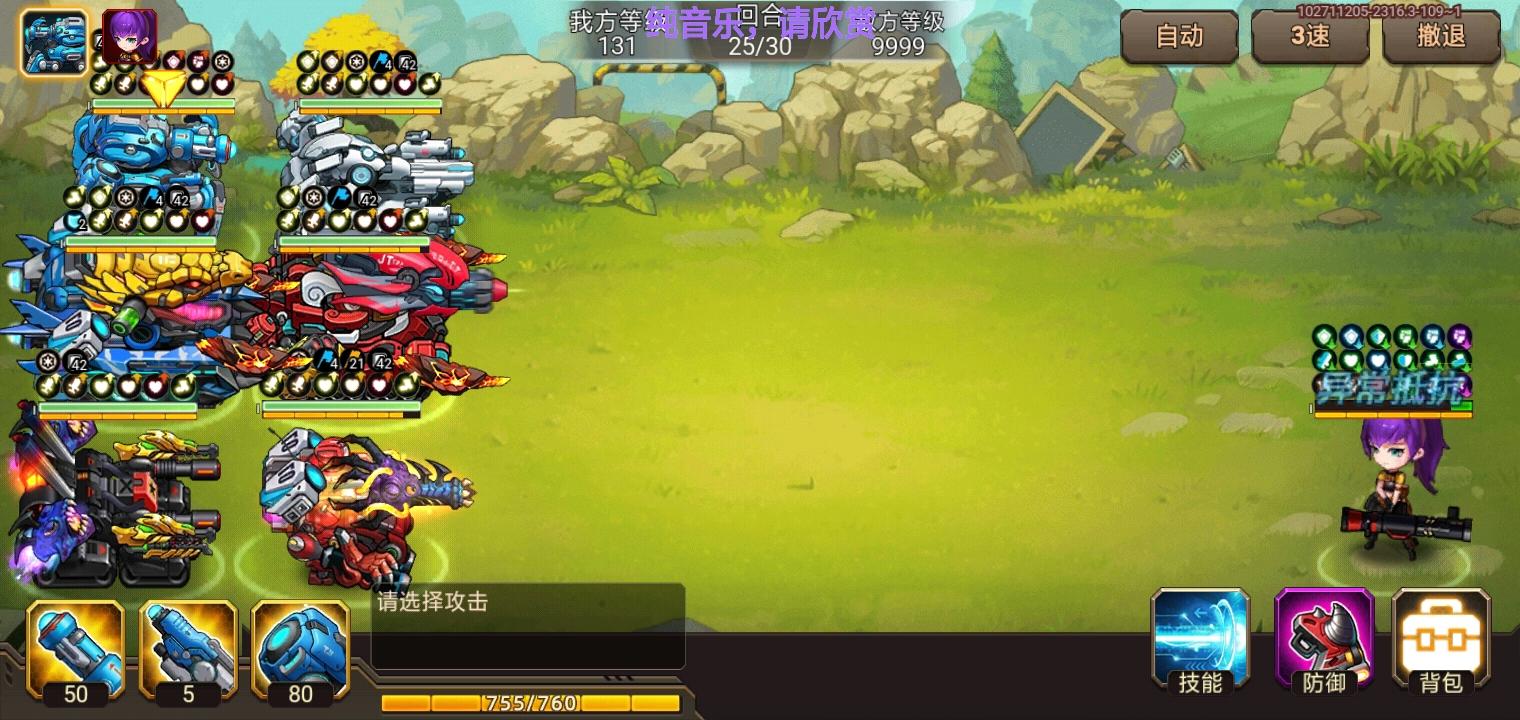Click the heart buff icon on the blue mech
Viewport: 1520px width, 720px height.
click(x=196, y=85)
